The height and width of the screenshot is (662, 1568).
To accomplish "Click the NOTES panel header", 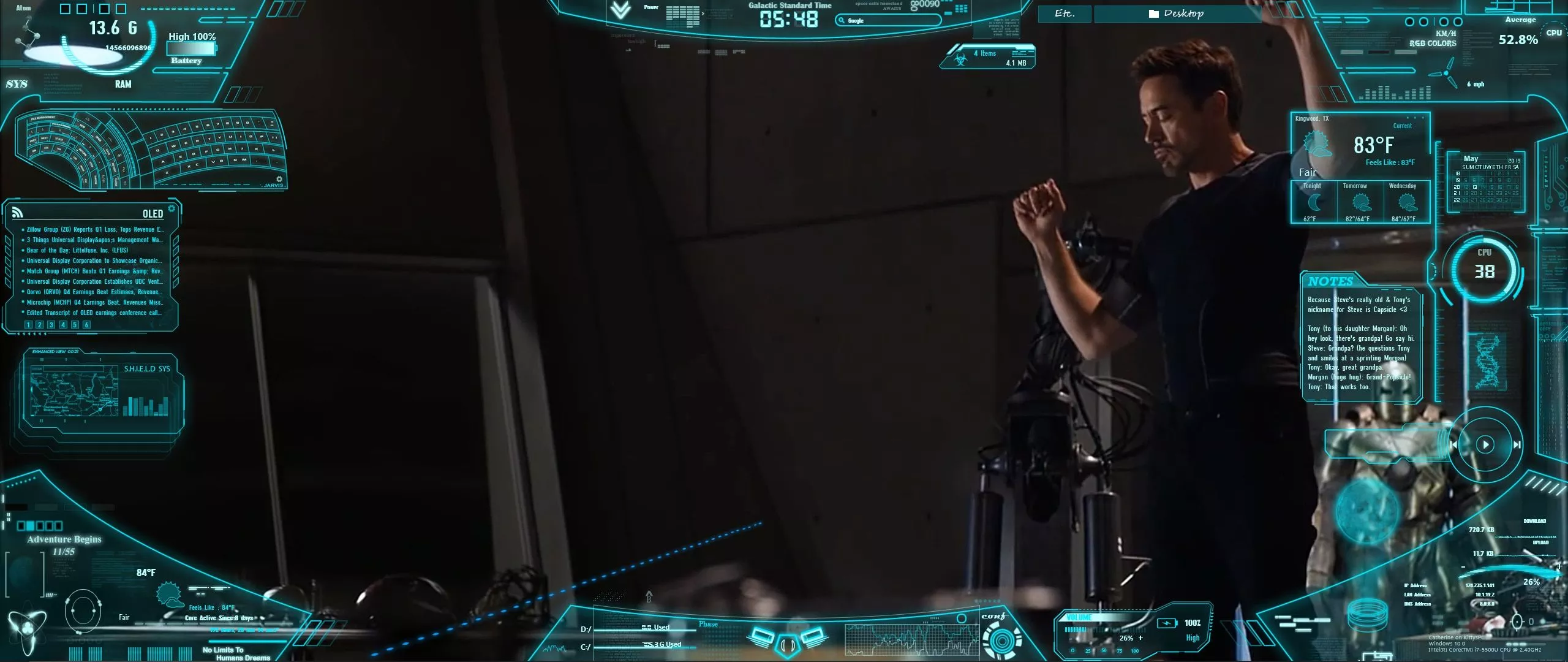I will click(1330, 281).
